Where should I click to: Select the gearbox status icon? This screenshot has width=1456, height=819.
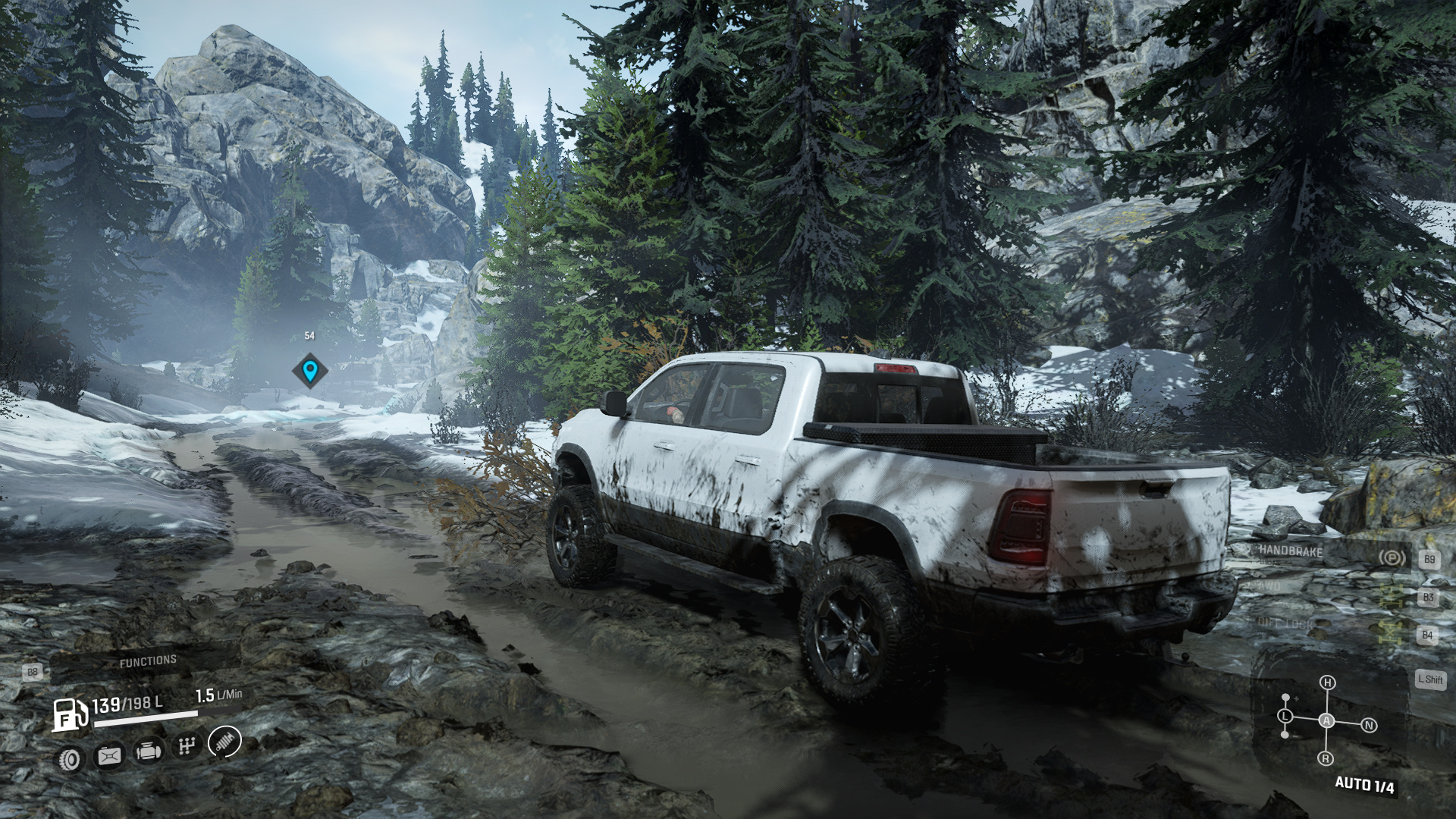click(186, 747)
